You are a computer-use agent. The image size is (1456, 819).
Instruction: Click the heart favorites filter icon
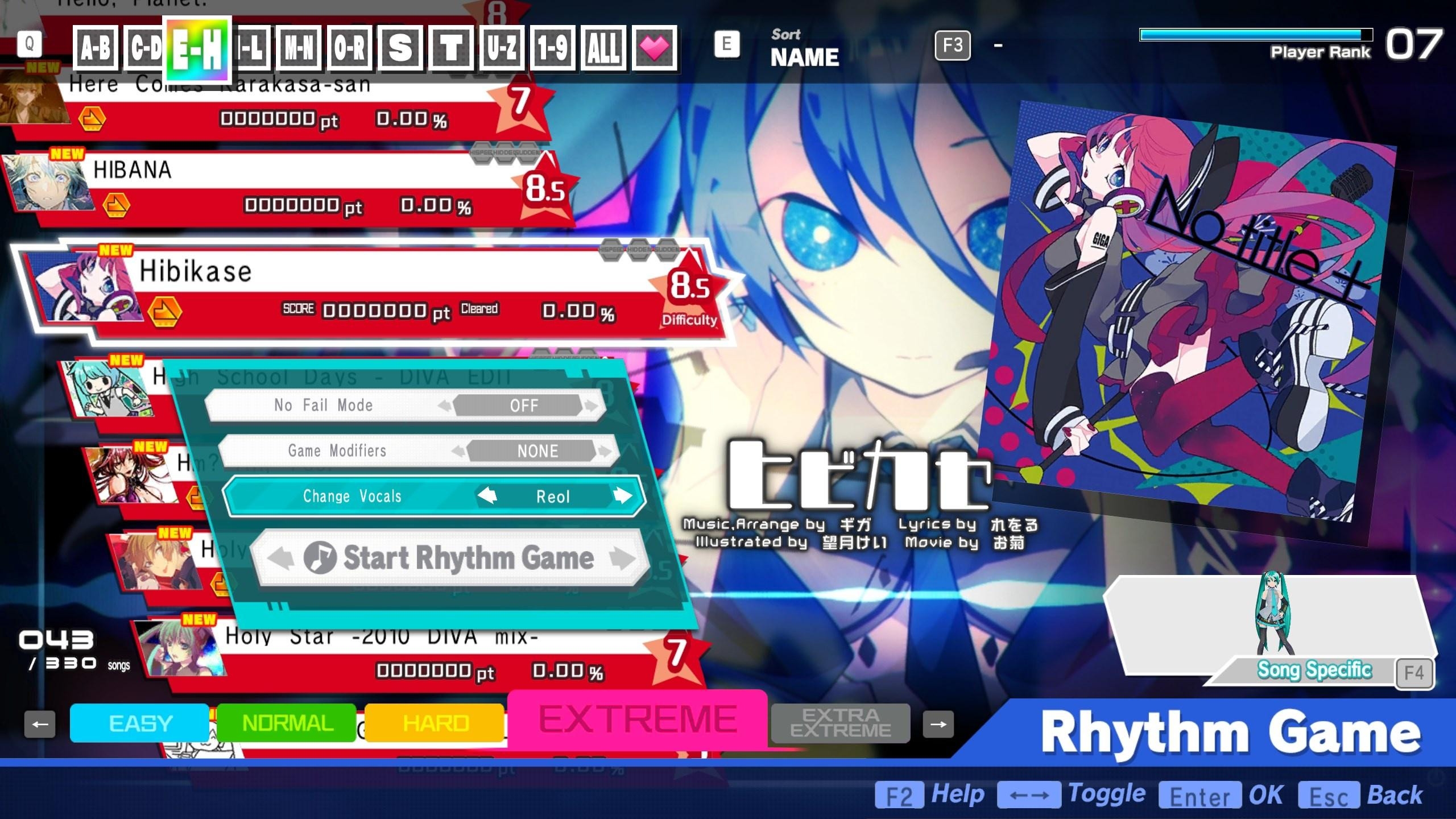coord(655,48)
